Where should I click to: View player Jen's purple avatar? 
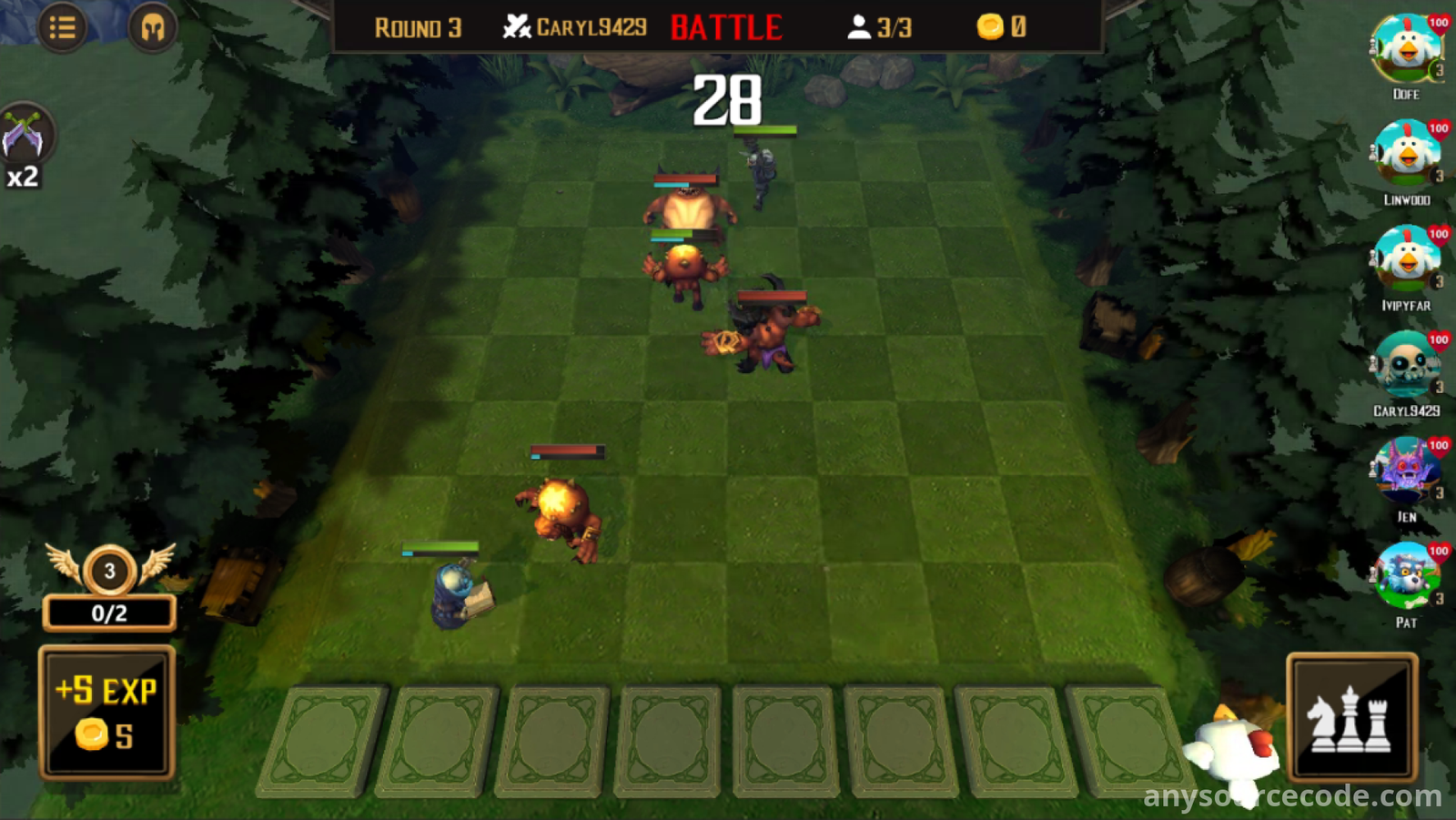click(x=1407, y=471)
